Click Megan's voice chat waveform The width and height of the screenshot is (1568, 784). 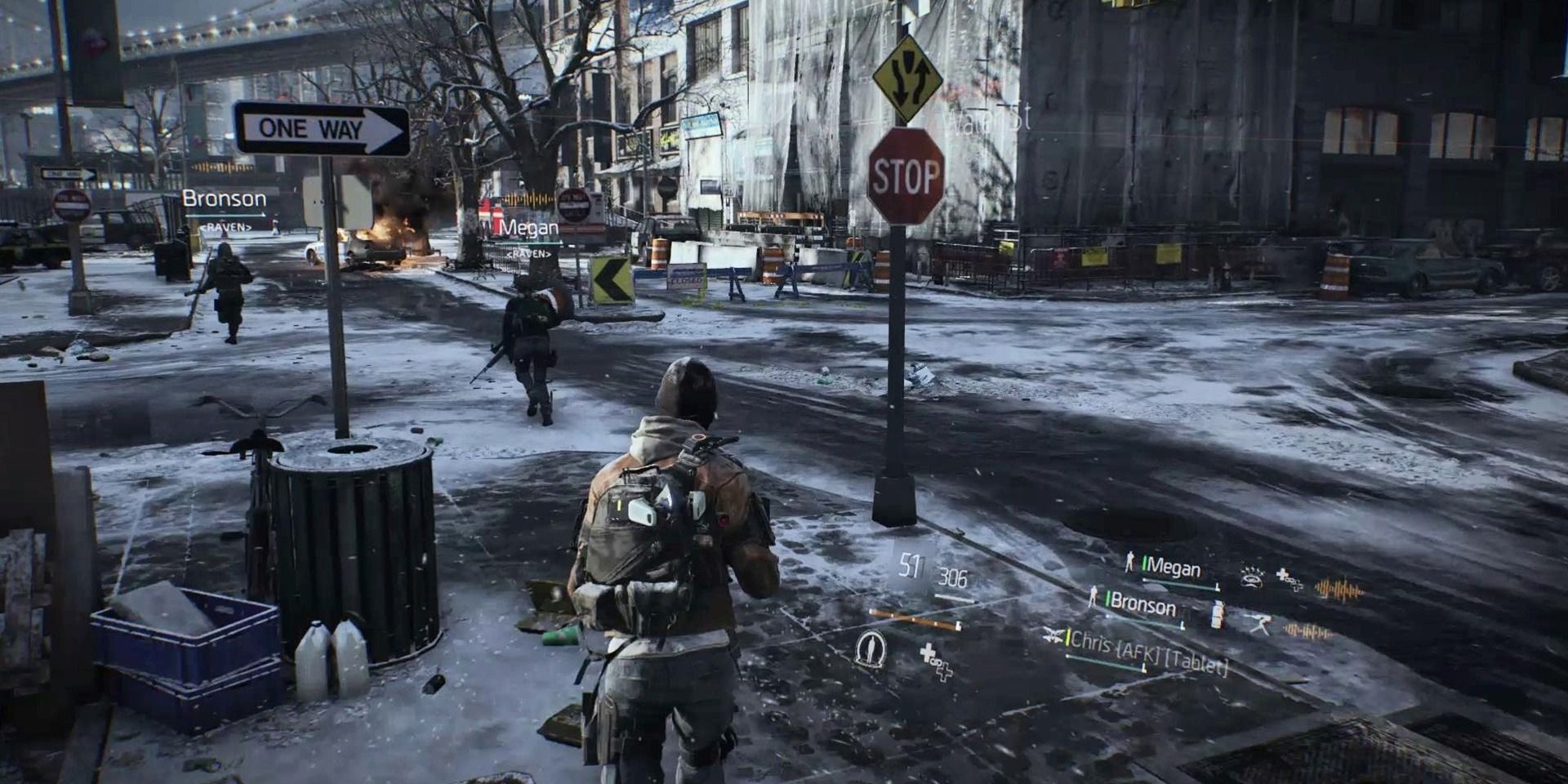[x=1339, y=589]
